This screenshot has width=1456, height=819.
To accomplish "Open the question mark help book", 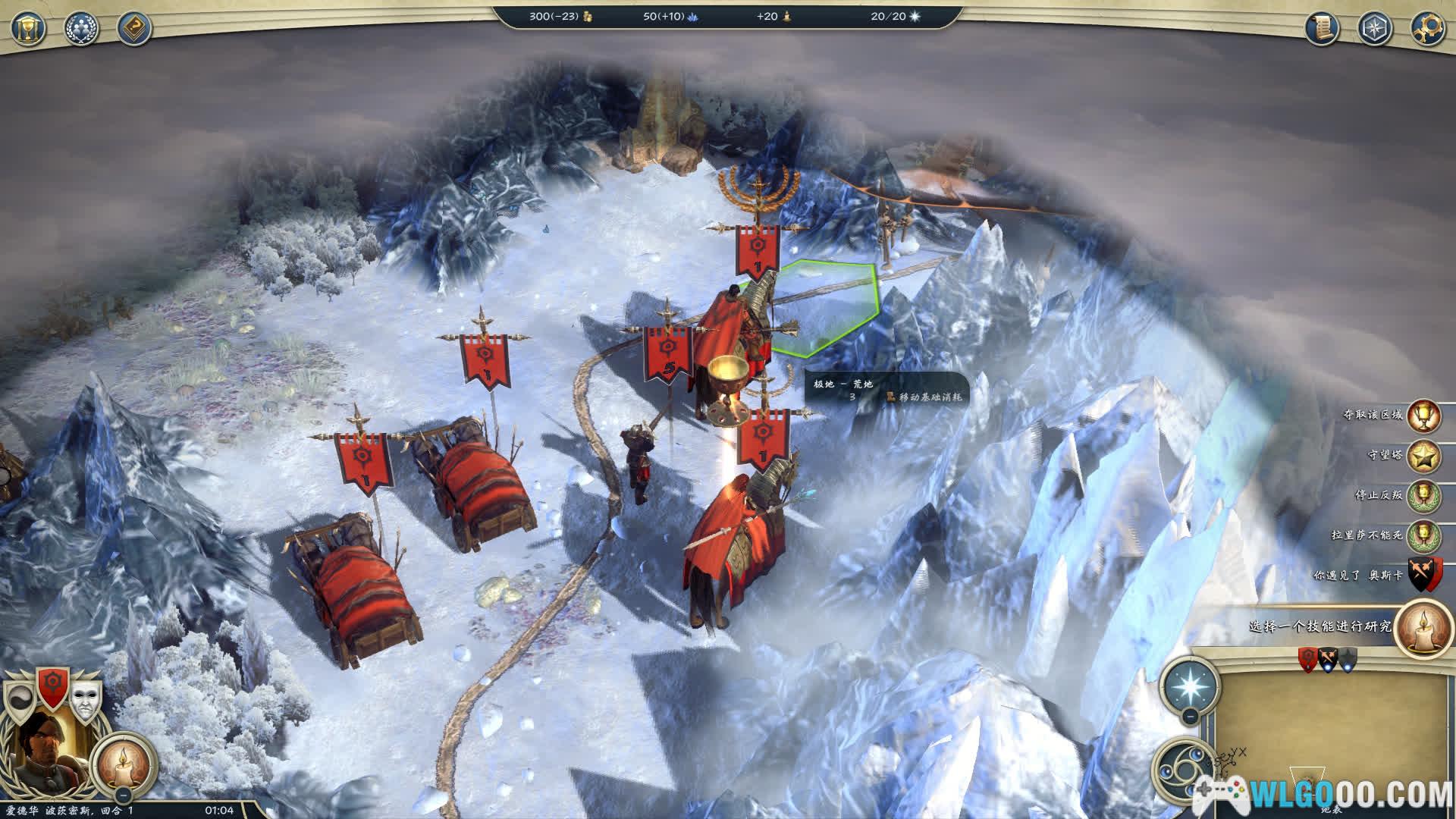I will click(134, 28).
